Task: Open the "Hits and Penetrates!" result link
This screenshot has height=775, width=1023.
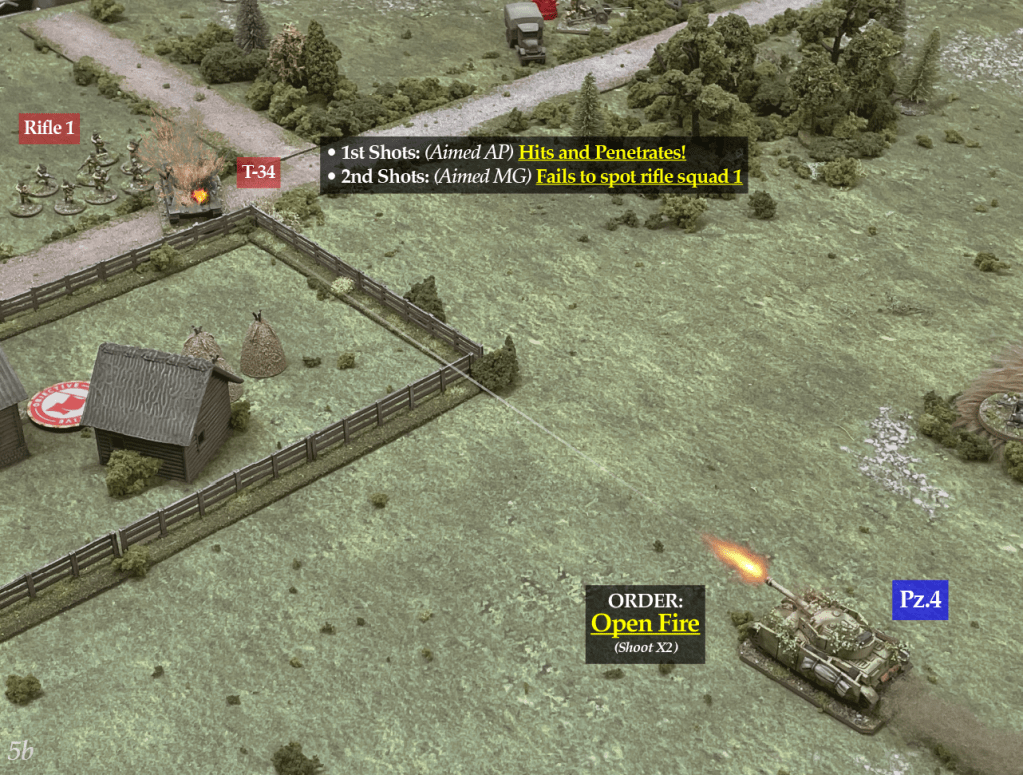Action: click(x=601, y=153)
